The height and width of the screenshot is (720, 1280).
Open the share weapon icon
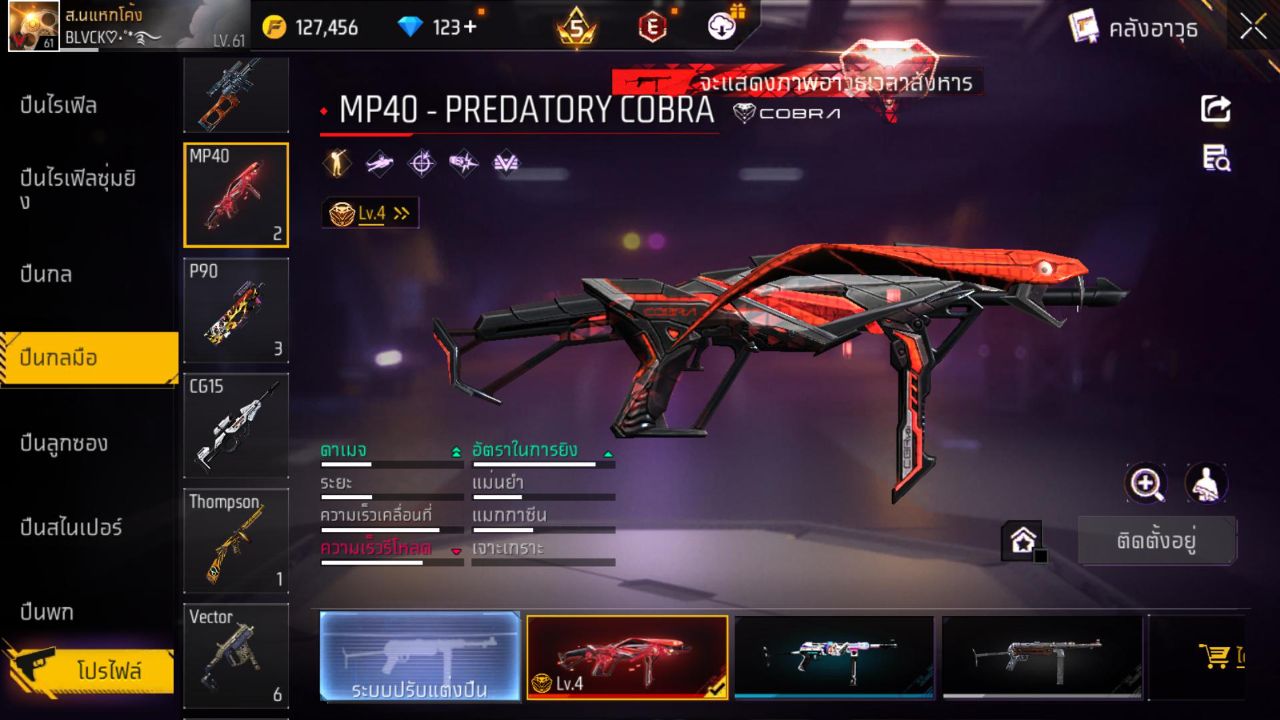(1216, 109)
